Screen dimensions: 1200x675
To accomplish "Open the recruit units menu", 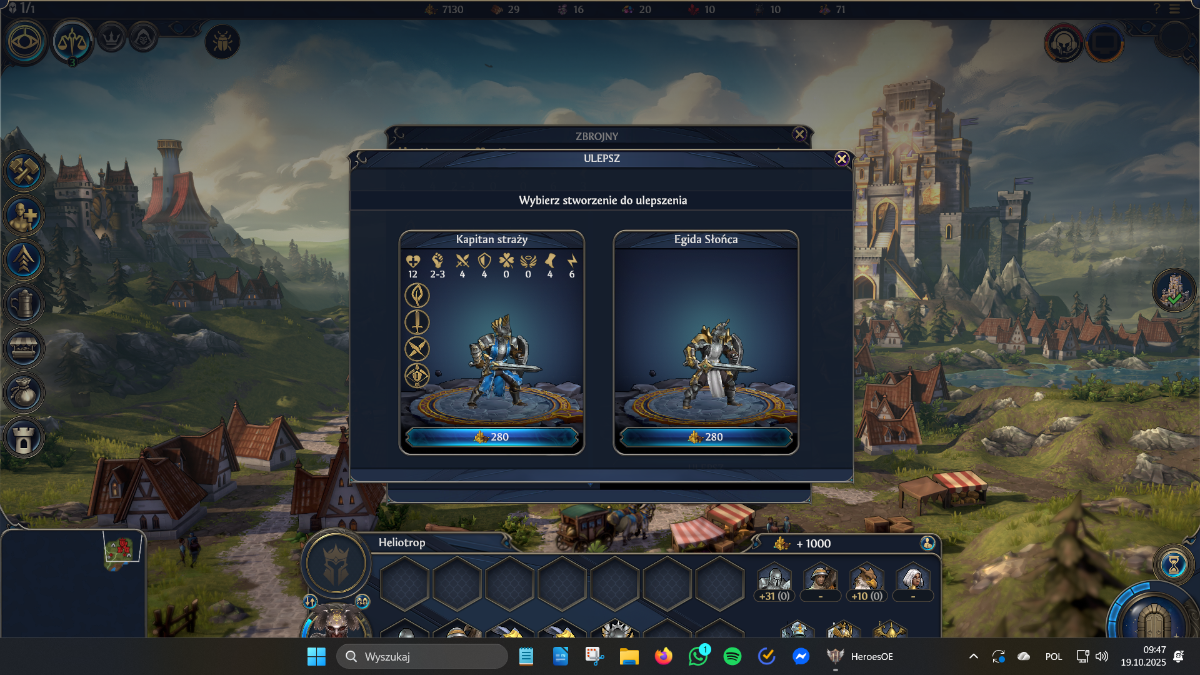I will pyautogui.click(x=23, y=214).
